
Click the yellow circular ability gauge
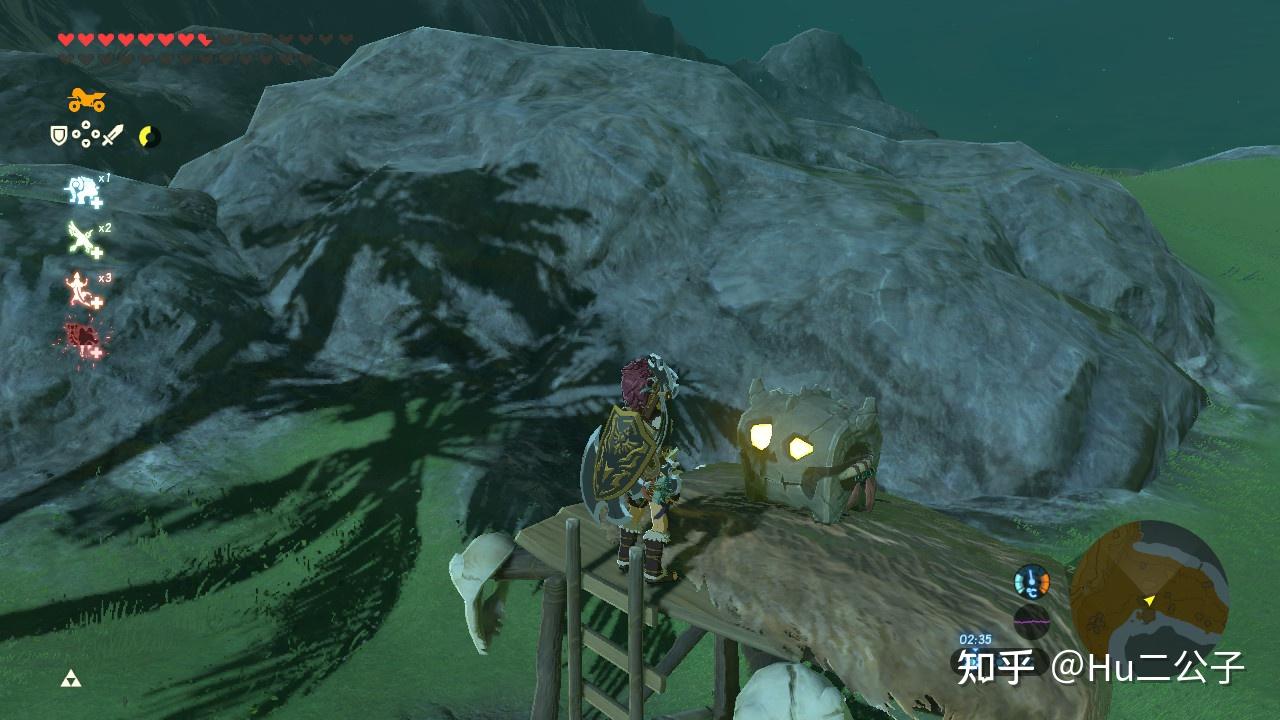coord(149,136)
